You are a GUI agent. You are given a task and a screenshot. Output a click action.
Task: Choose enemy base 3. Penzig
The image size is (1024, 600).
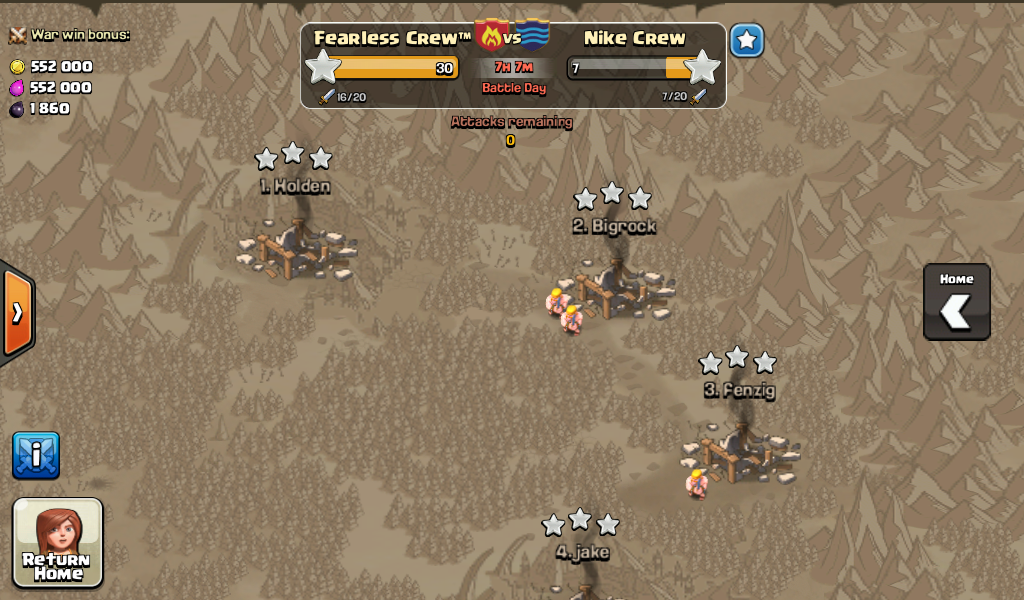pos(738,449)
